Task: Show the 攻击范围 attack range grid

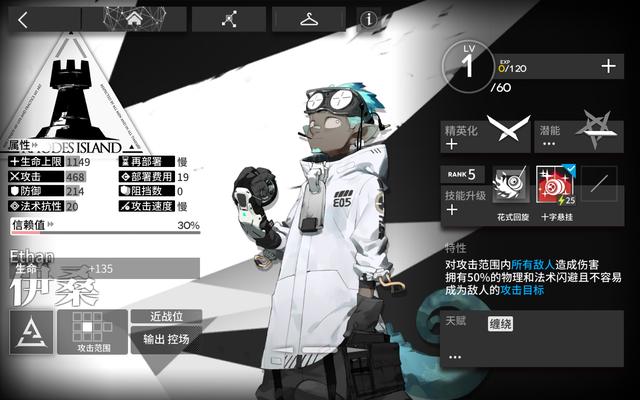Action: [x=92, y=331]
